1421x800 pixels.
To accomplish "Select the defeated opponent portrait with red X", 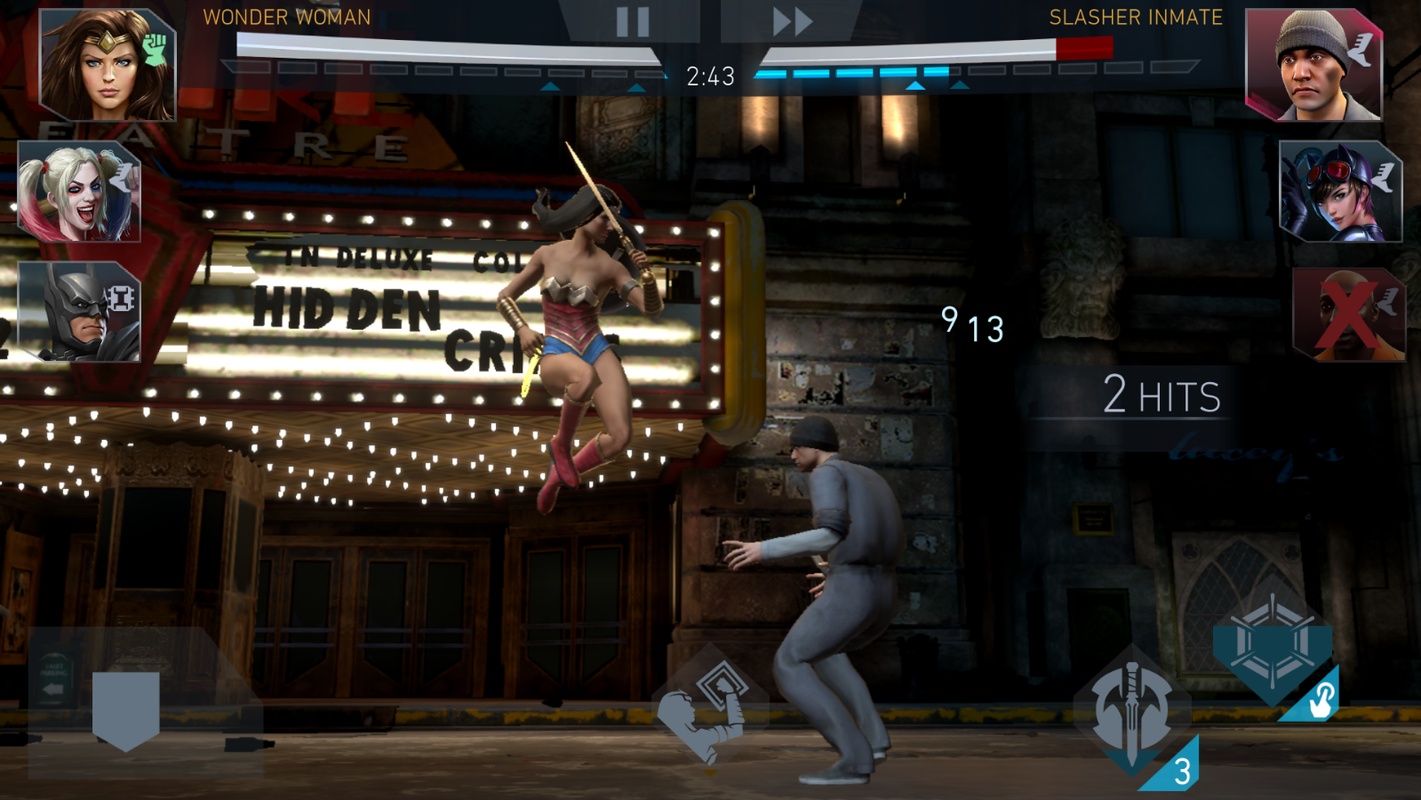I will click(x=1347, y=314).
